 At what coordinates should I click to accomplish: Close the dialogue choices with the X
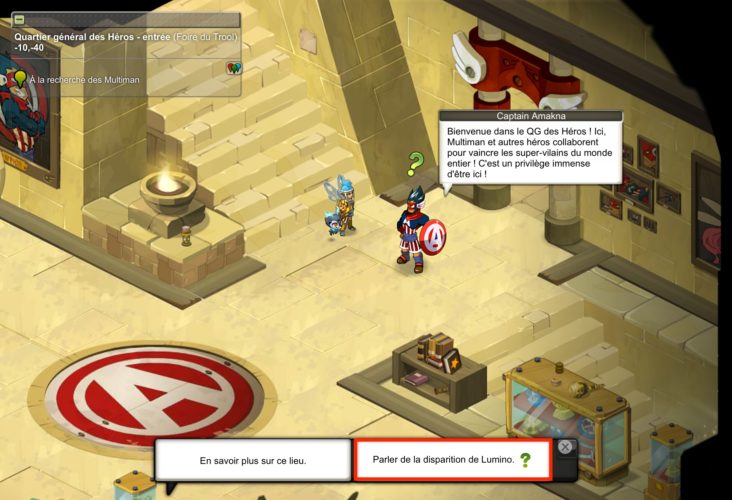tap(565, 448)
